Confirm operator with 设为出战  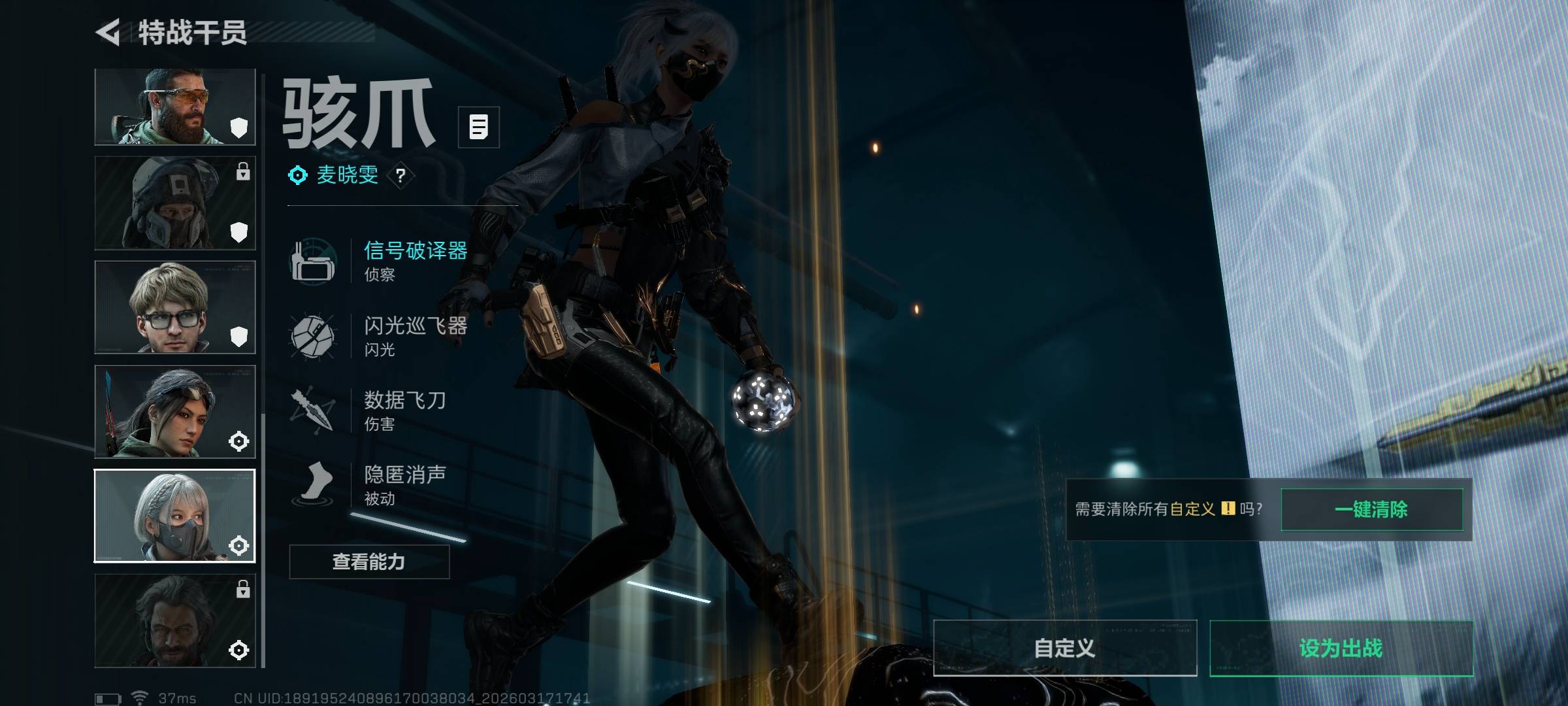(x=1341, y=648)
